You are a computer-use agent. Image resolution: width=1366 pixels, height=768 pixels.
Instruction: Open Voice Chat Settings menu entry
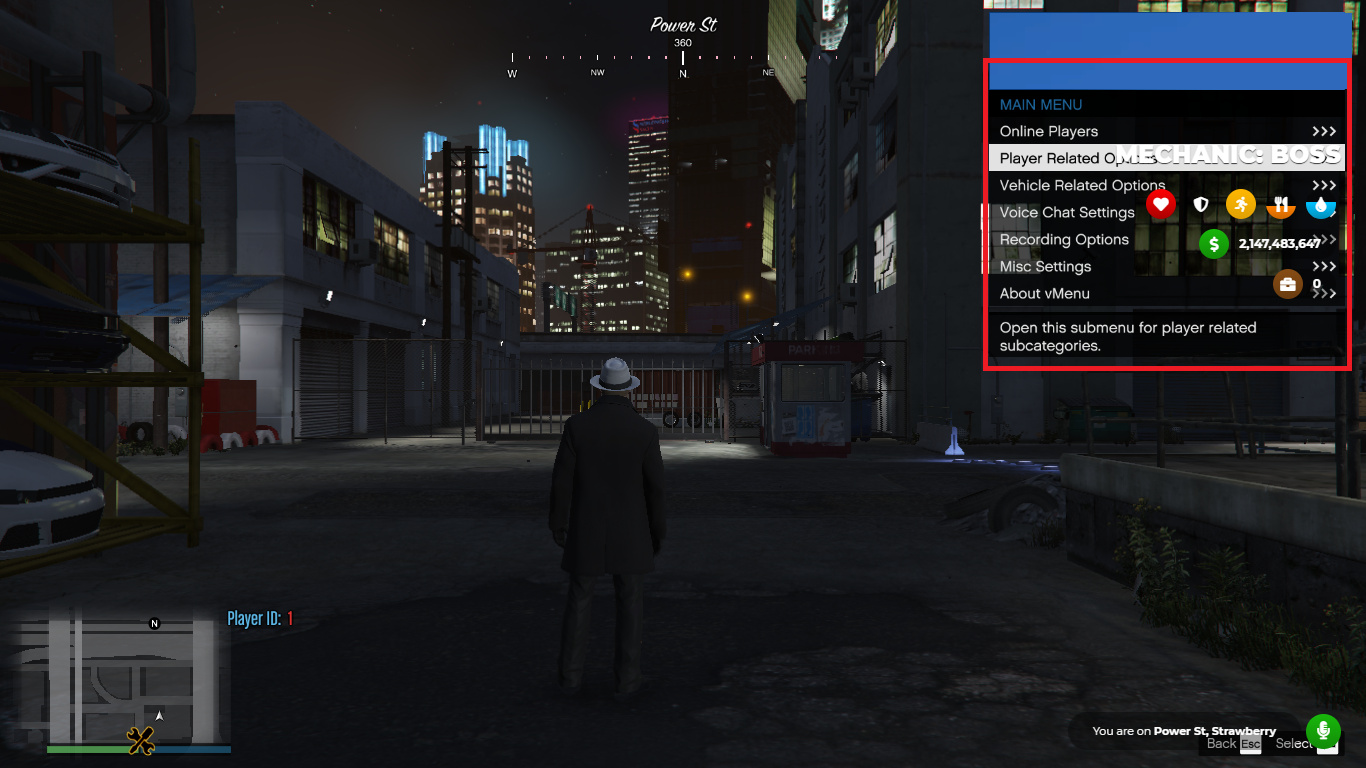coord(1066,212)
